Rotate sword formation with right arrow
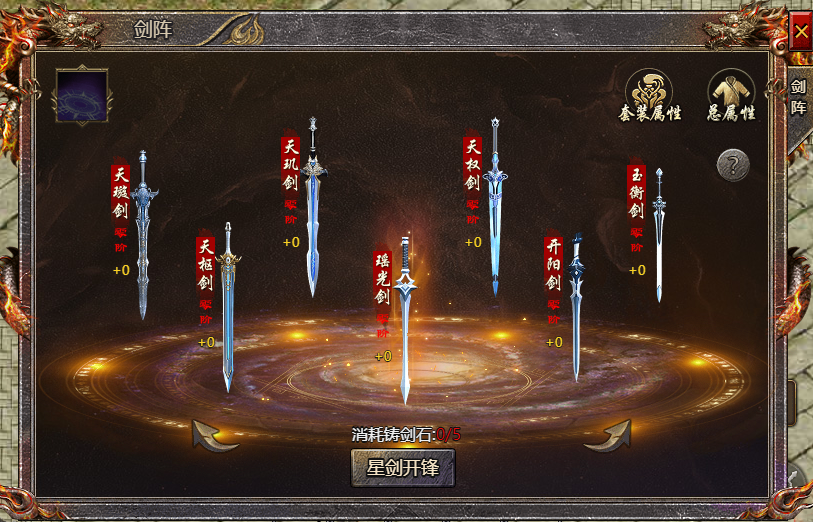The height and width of the screenshot is (522, 813). (x=608, y=435)
